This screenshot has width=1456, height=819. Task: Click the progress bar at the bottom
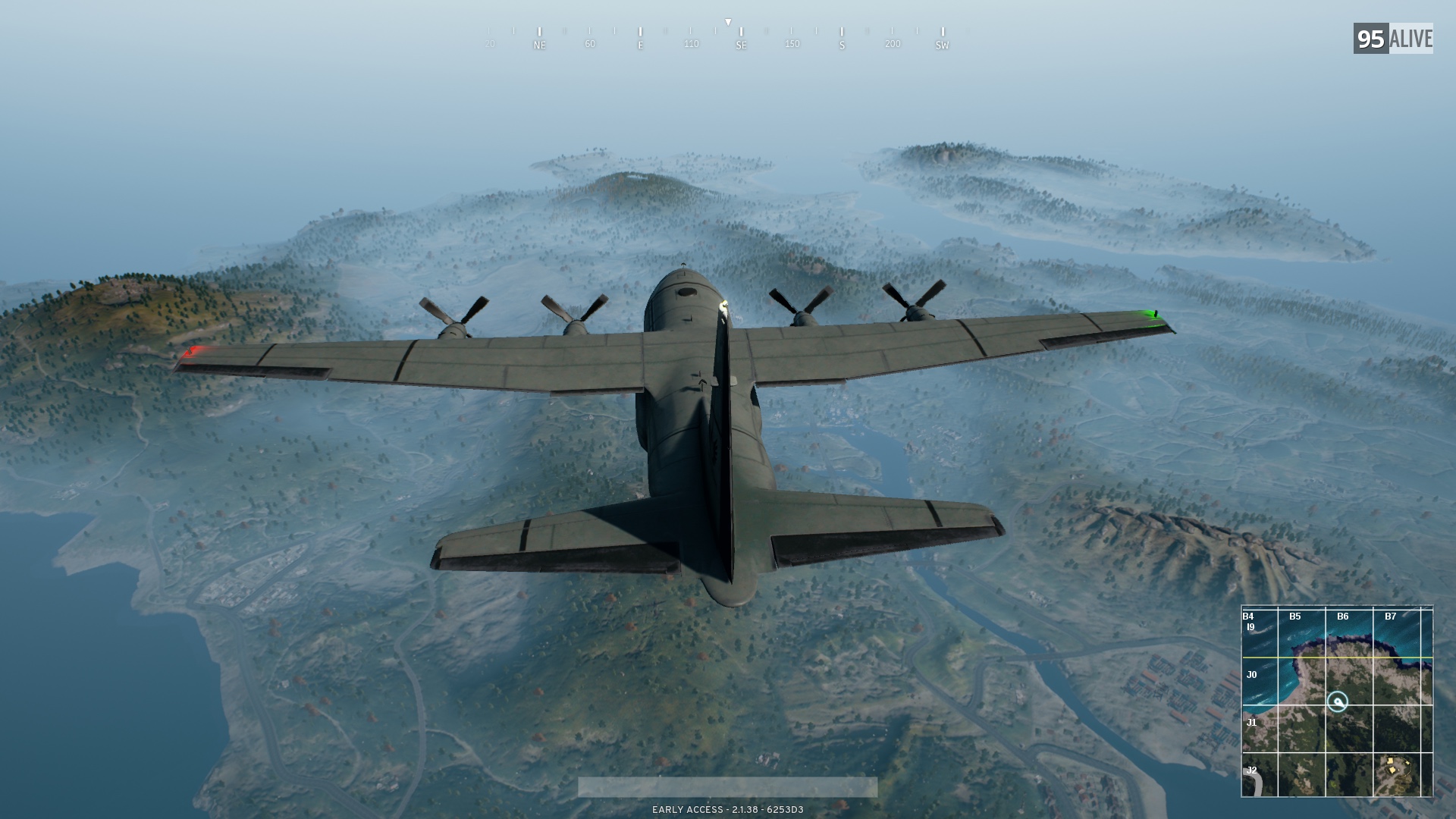[x=728, y=786]
